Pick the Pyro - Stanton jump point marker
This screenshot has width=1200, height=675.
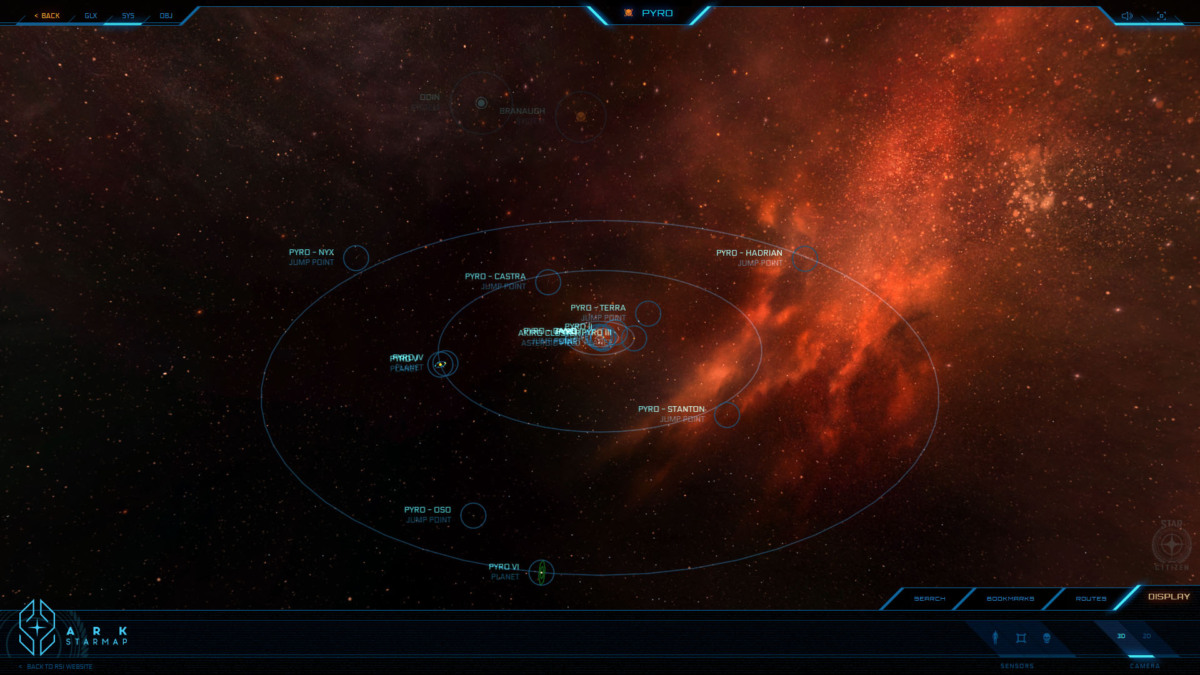[x=727, y=414]
